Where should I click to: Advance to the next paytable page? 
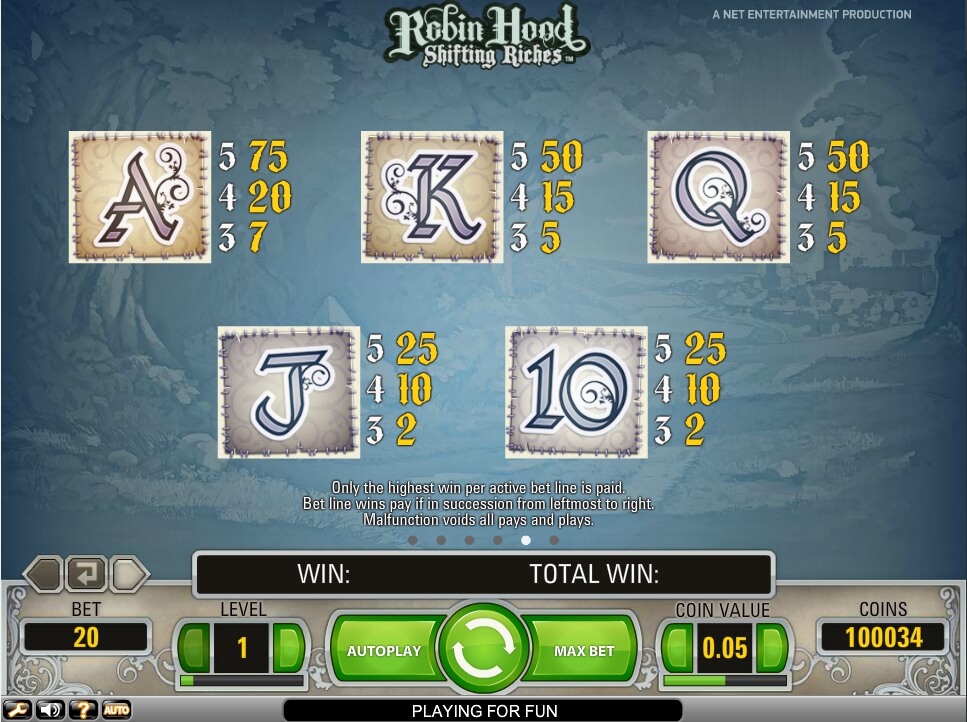click(x=130, y=575)
